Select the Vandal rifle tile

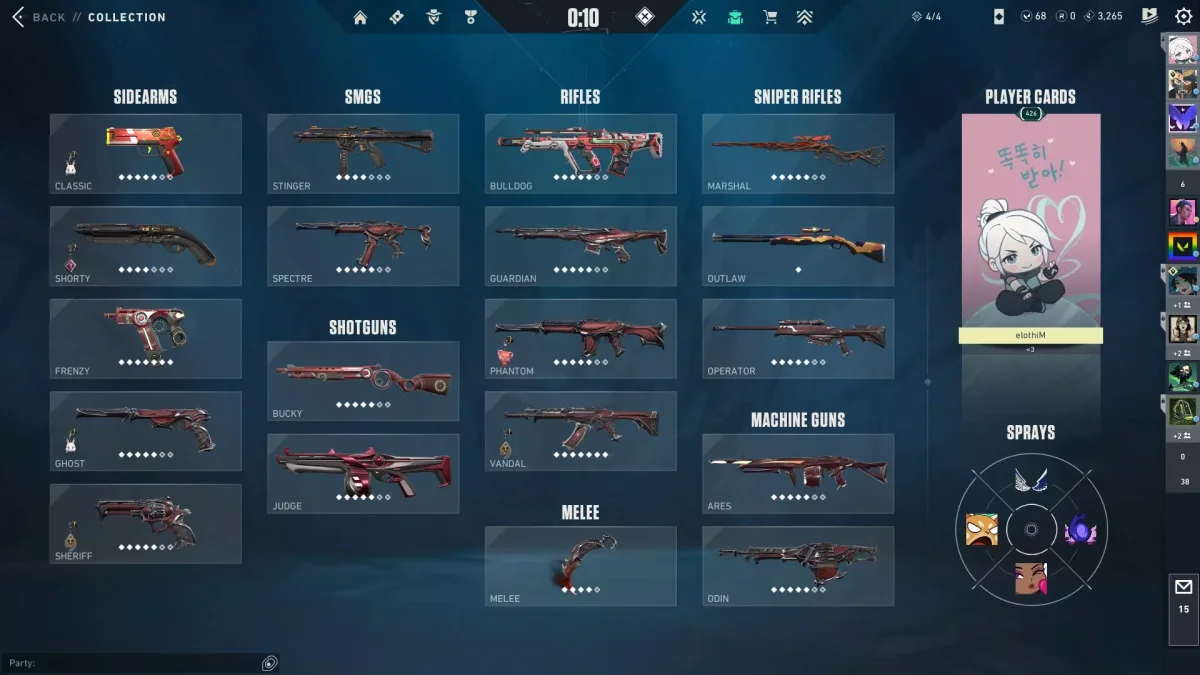coord(580,431)
